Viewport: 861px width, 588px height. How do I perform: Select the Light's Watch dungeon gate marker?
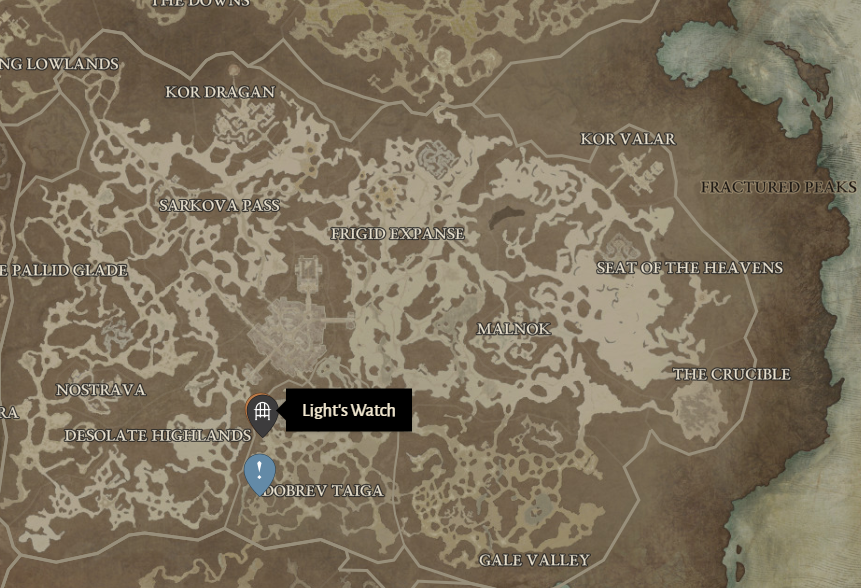(262, 411)
